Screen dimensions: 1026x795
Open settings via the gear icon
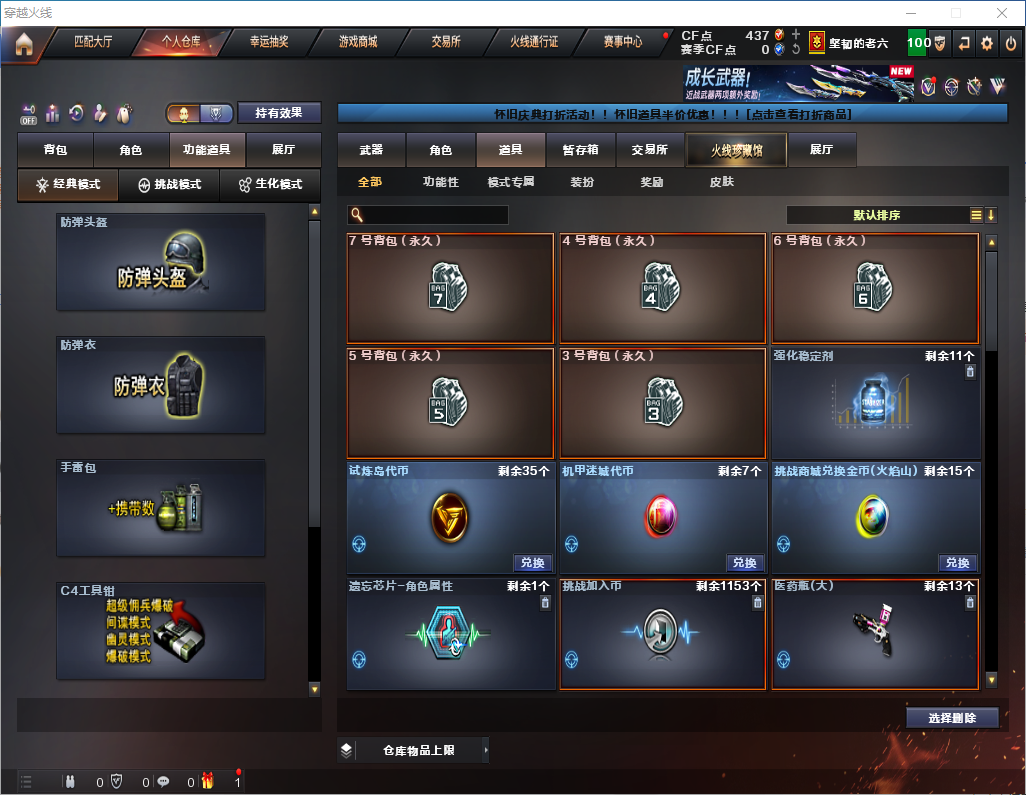987,43
